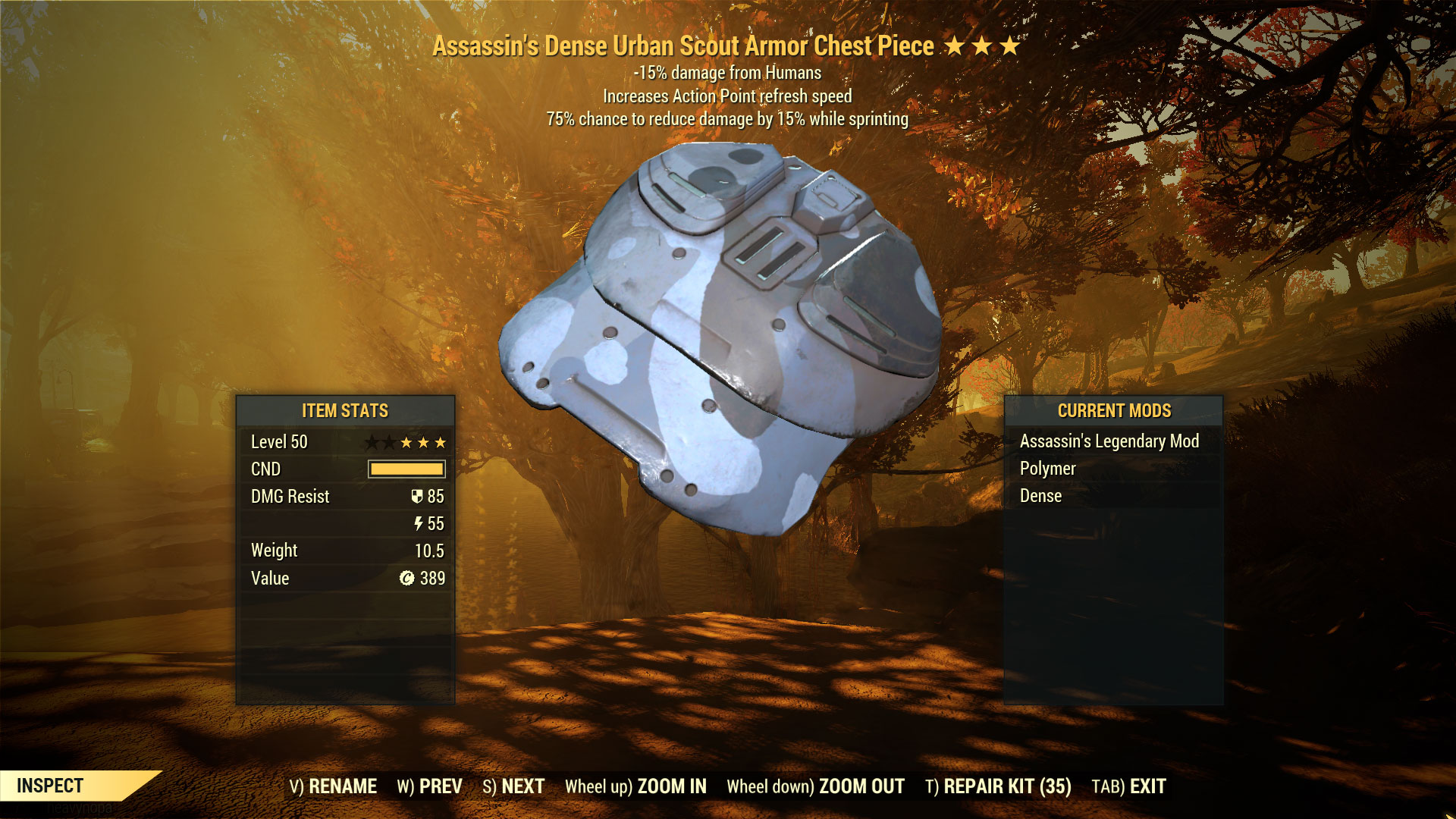The image size is (1456, 819).
Task: Click ZOOM IN on the armor preview
Action: [x=635, y=786]
